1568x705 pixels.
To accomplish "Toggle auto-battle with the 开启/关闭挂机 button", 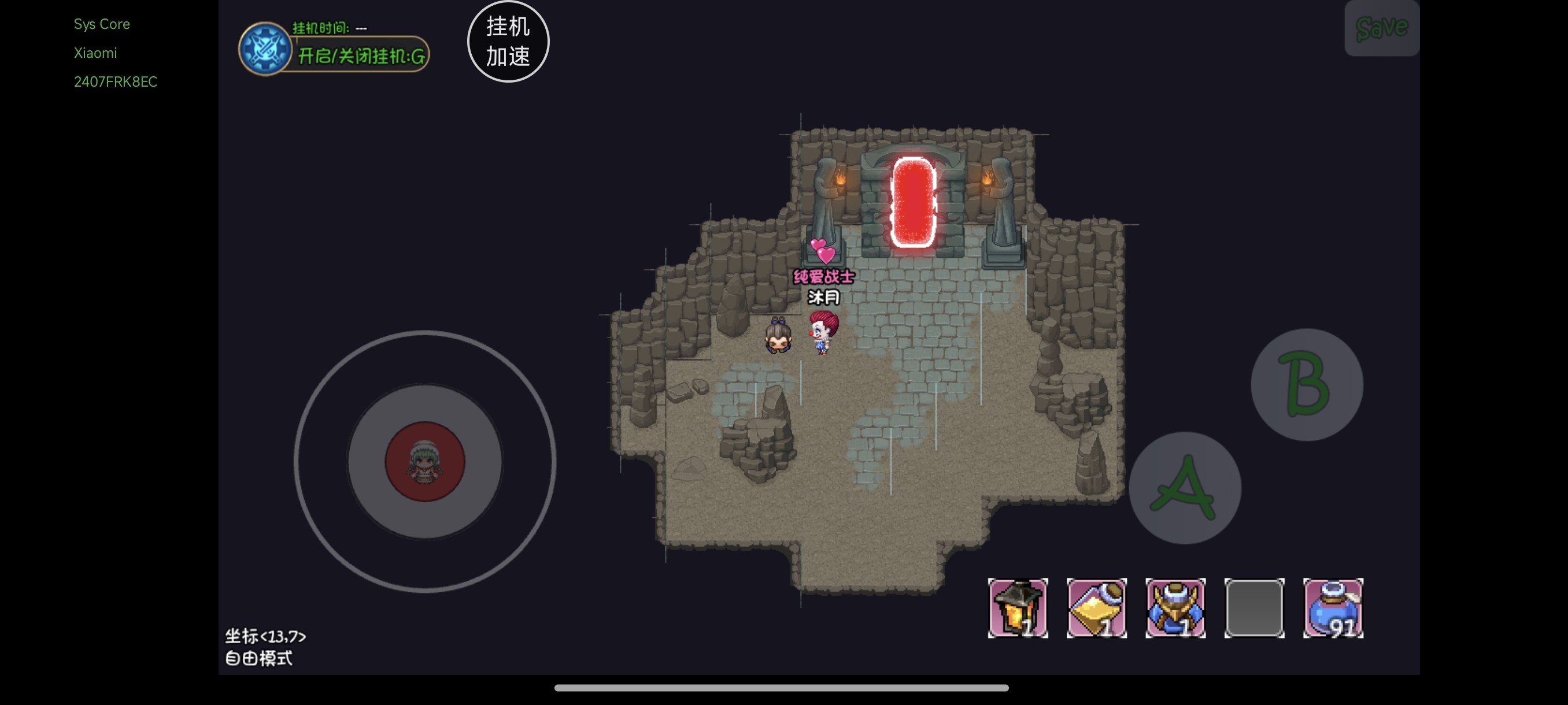I will pos(360,56).
